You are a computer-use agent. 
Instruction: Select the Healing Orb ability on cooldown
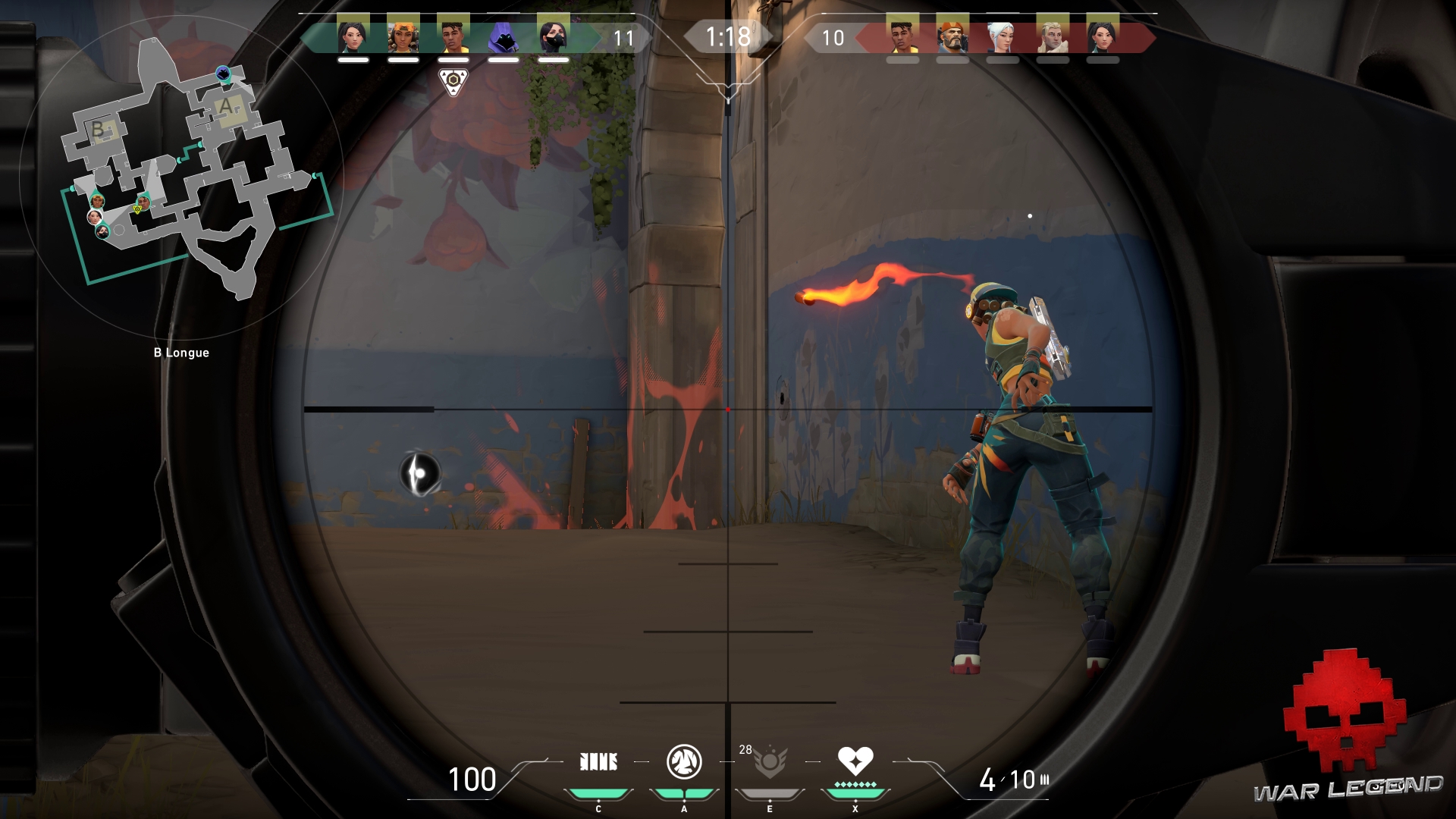(770, 763)
